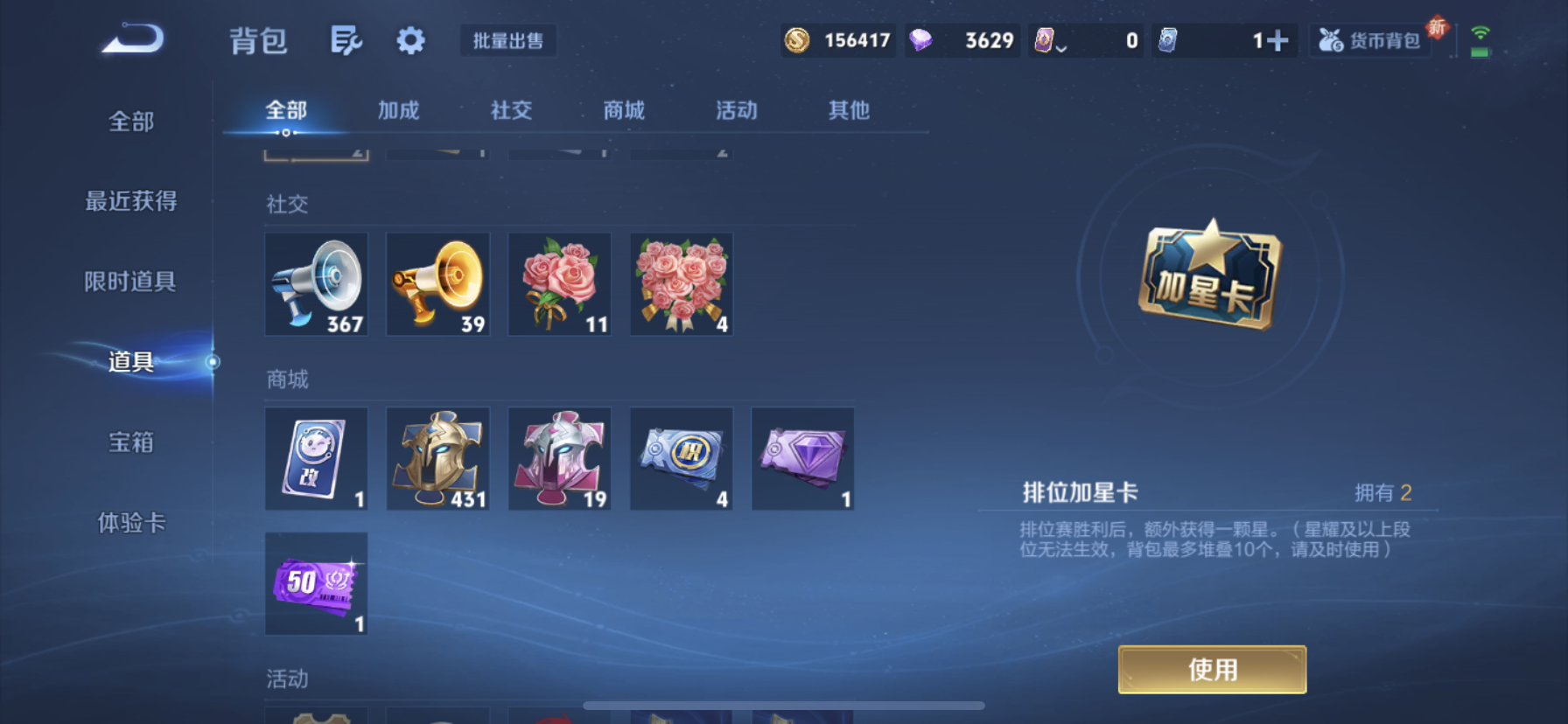Click the 批量出售 bulk sell button
The width and height of the screenshot is (1568, 724).
(508, 40)
